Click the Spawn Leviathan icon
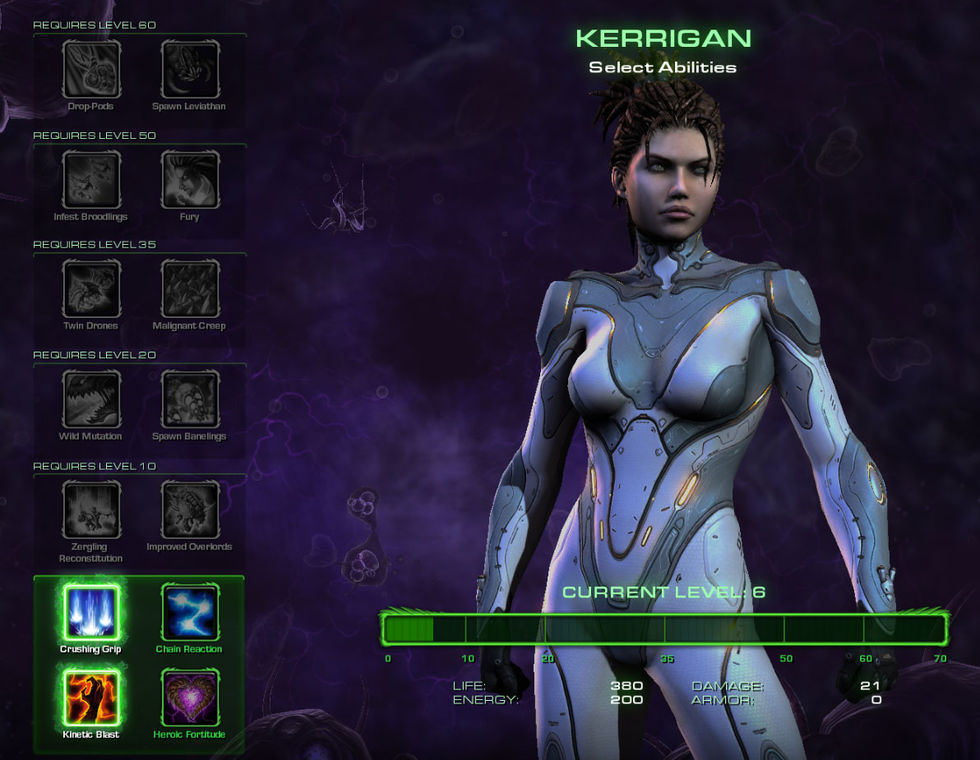Image resolution: width=980 pixels, height=760 pixels. [x=189, y=69]
